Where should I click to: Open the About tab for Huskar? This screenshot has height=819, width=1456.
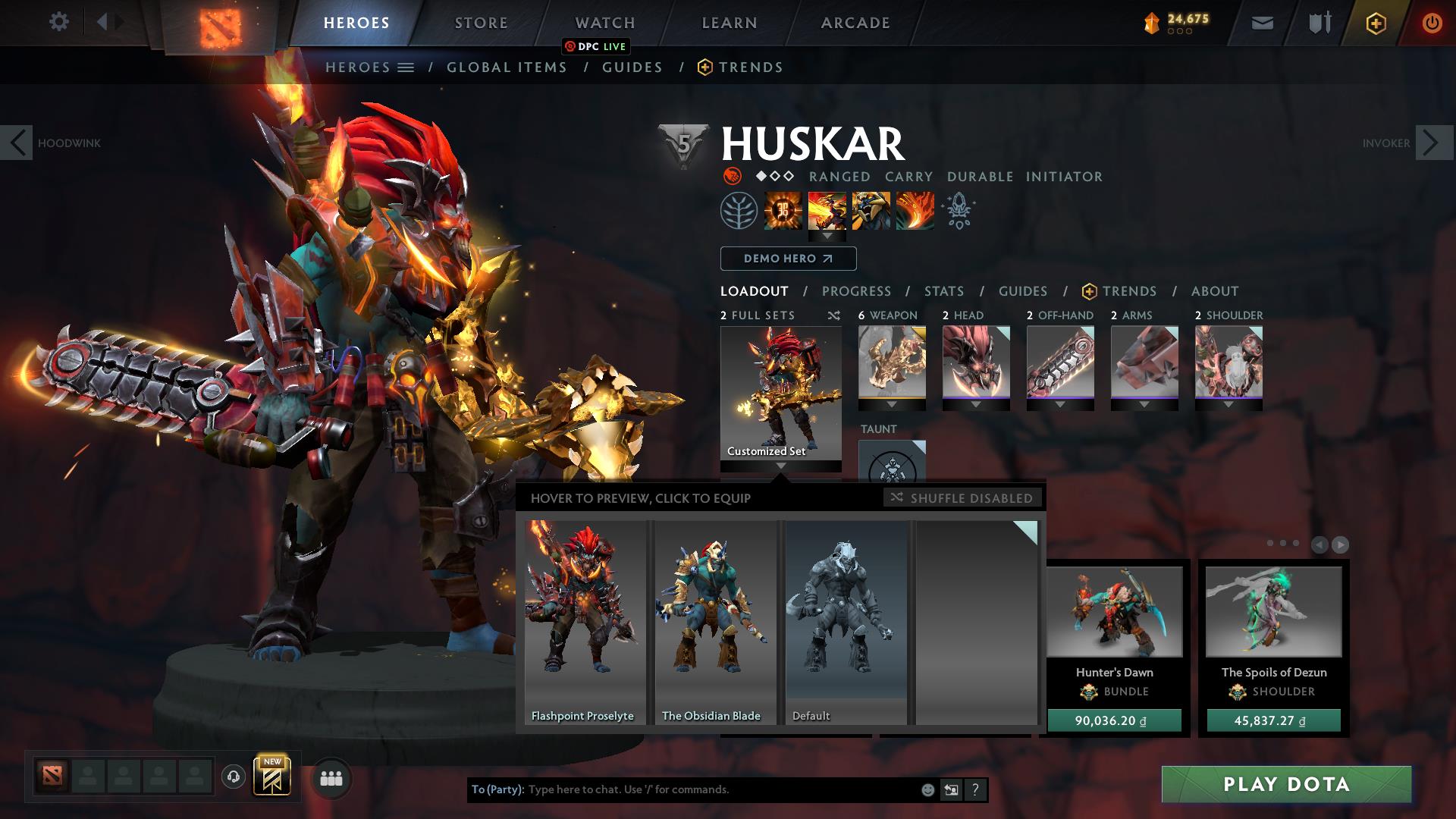click(x=1214, y=291)
